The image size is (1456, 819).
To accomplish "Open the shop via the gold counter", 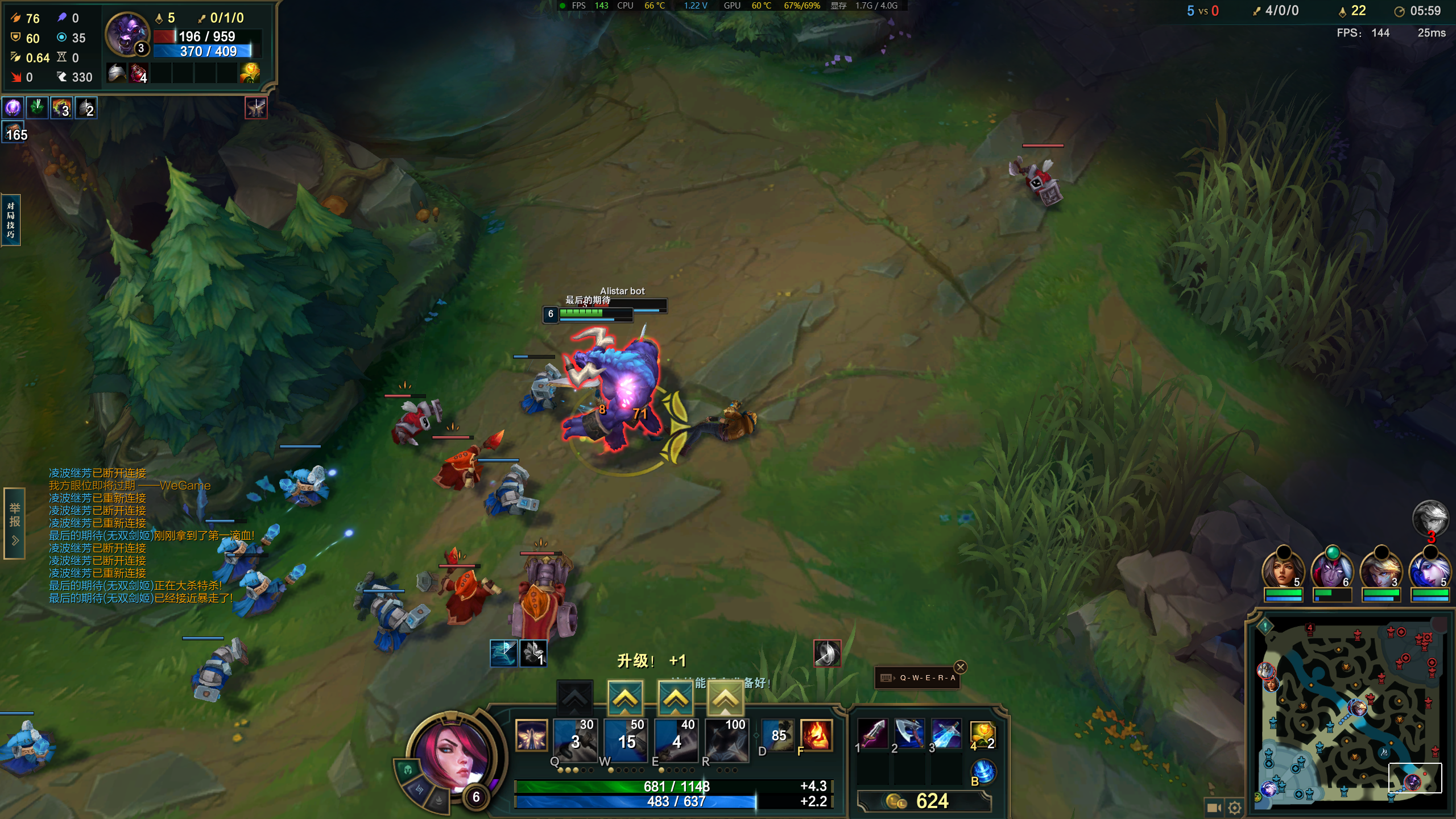I will click(924, 801).
